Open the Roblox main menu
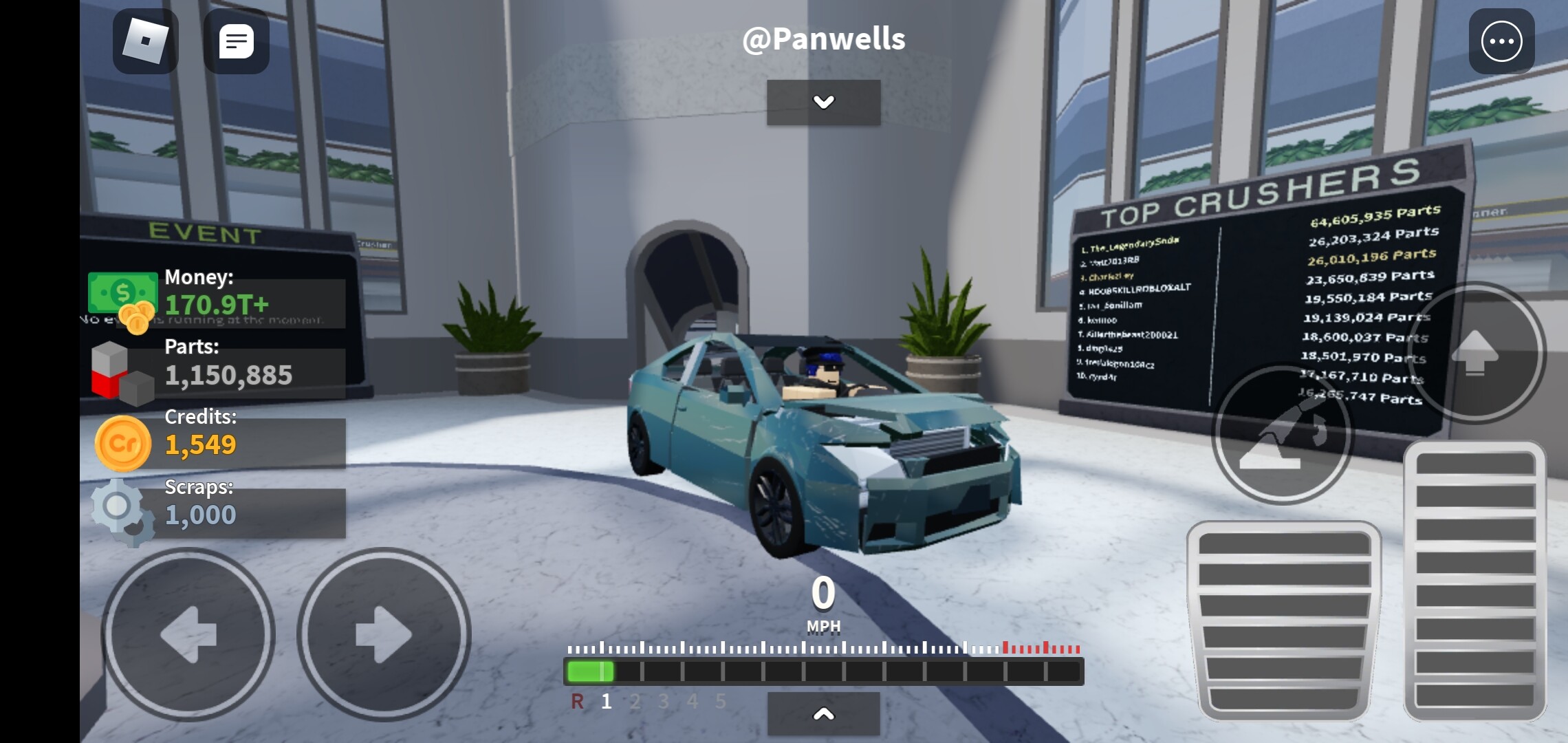 [145, 41]
